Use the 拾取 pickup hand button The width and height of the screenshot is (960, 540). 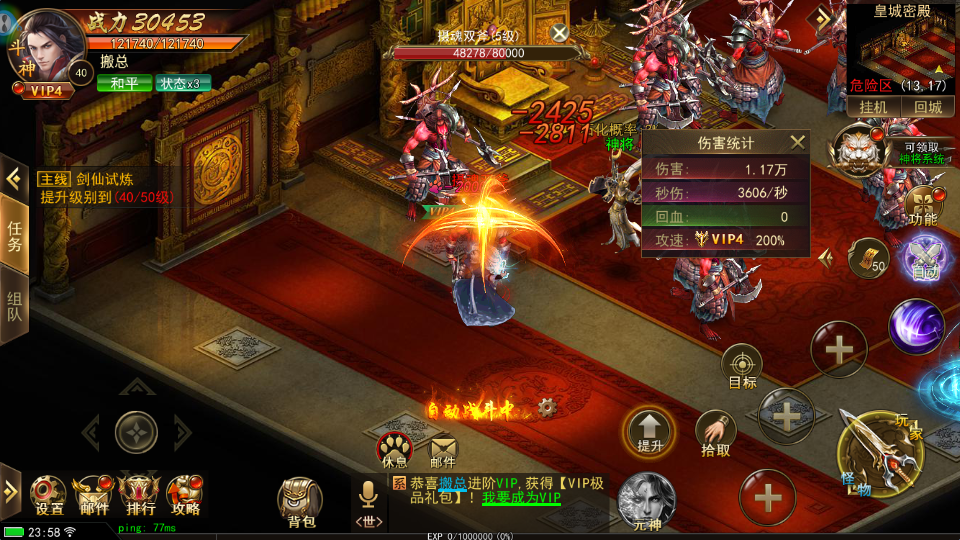coord(715,433)
